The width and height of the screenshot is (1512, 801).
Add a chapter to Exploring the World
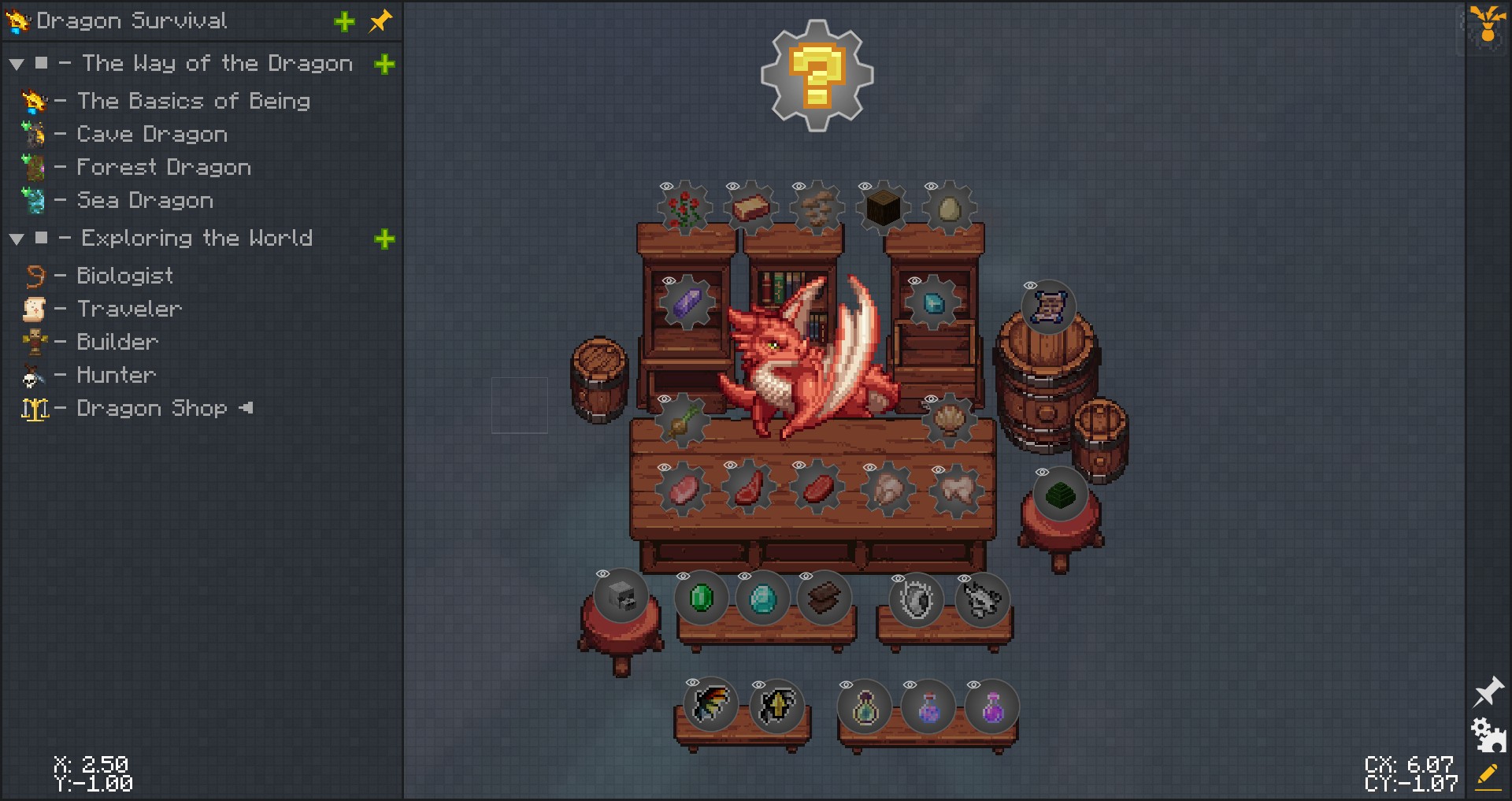[384, 239]
